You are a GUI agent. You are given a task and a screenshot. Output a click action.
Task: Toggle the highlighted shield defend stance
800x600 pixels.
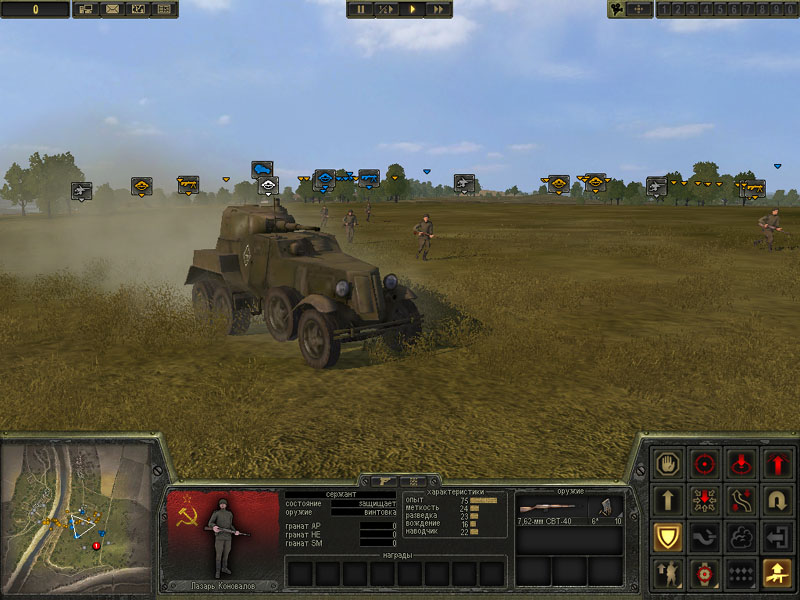668,537
